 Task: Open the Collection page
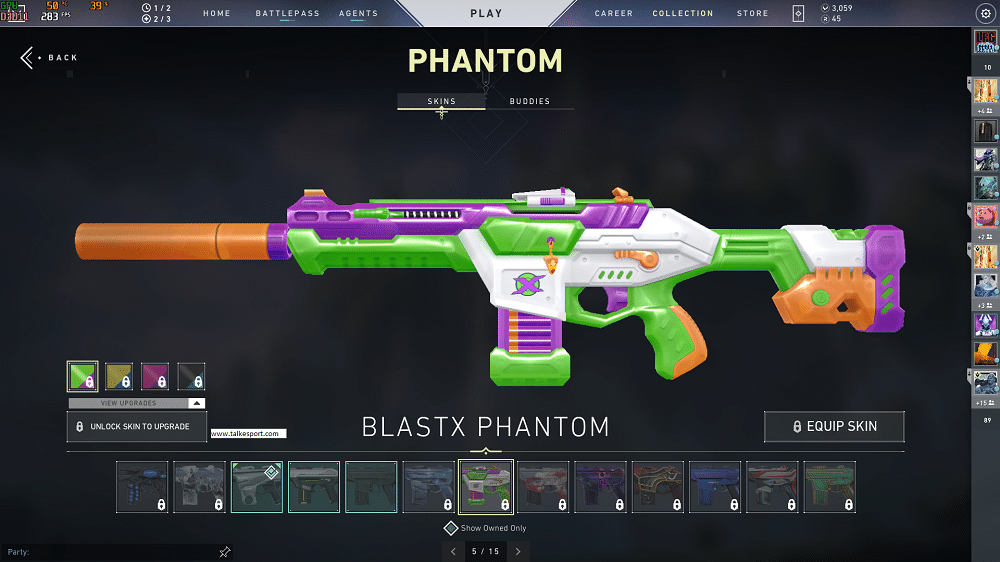coord(683,14)
